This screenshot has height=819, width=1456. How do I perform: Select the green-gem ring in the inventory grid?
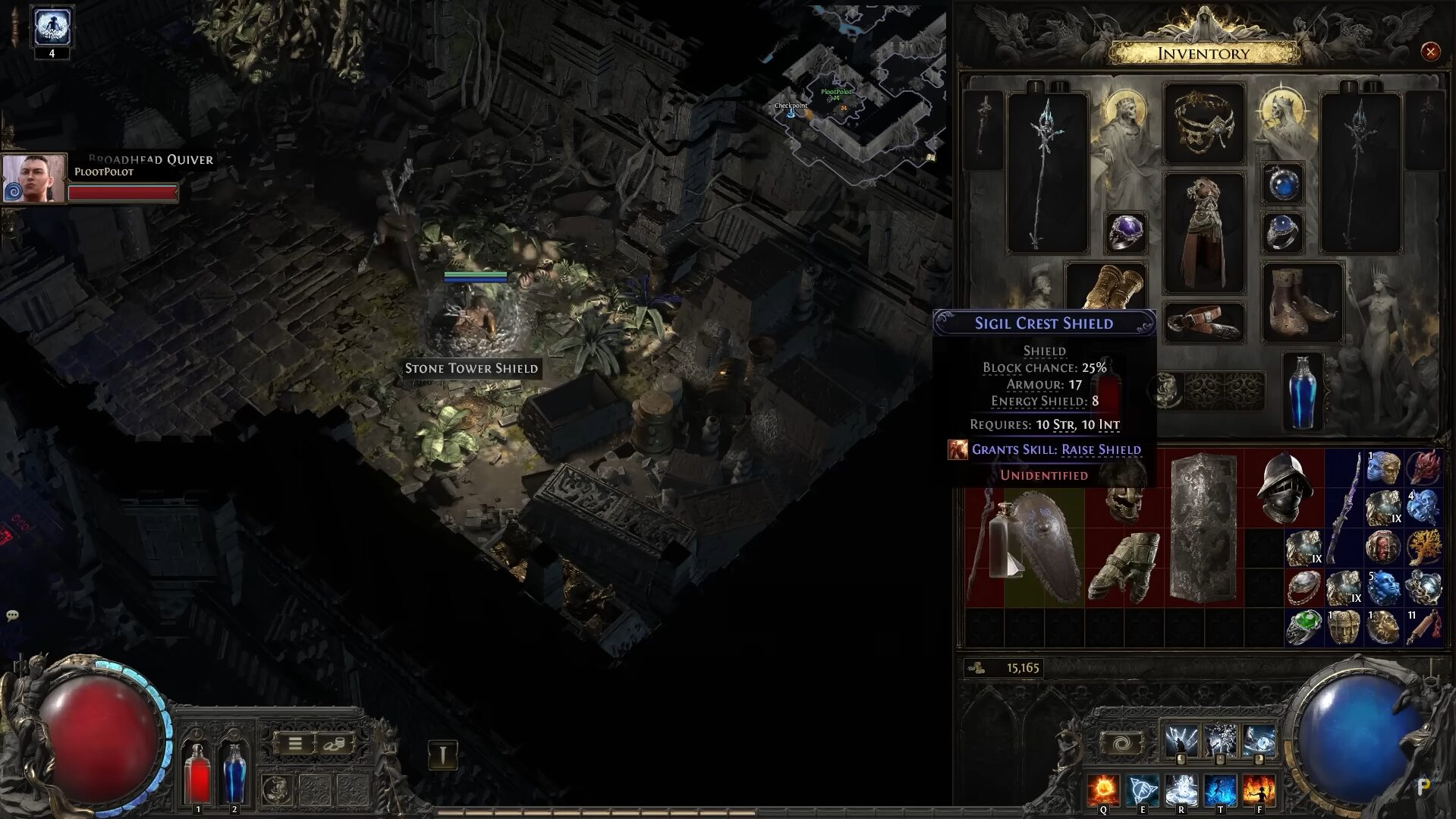(x=1303, y=628)
